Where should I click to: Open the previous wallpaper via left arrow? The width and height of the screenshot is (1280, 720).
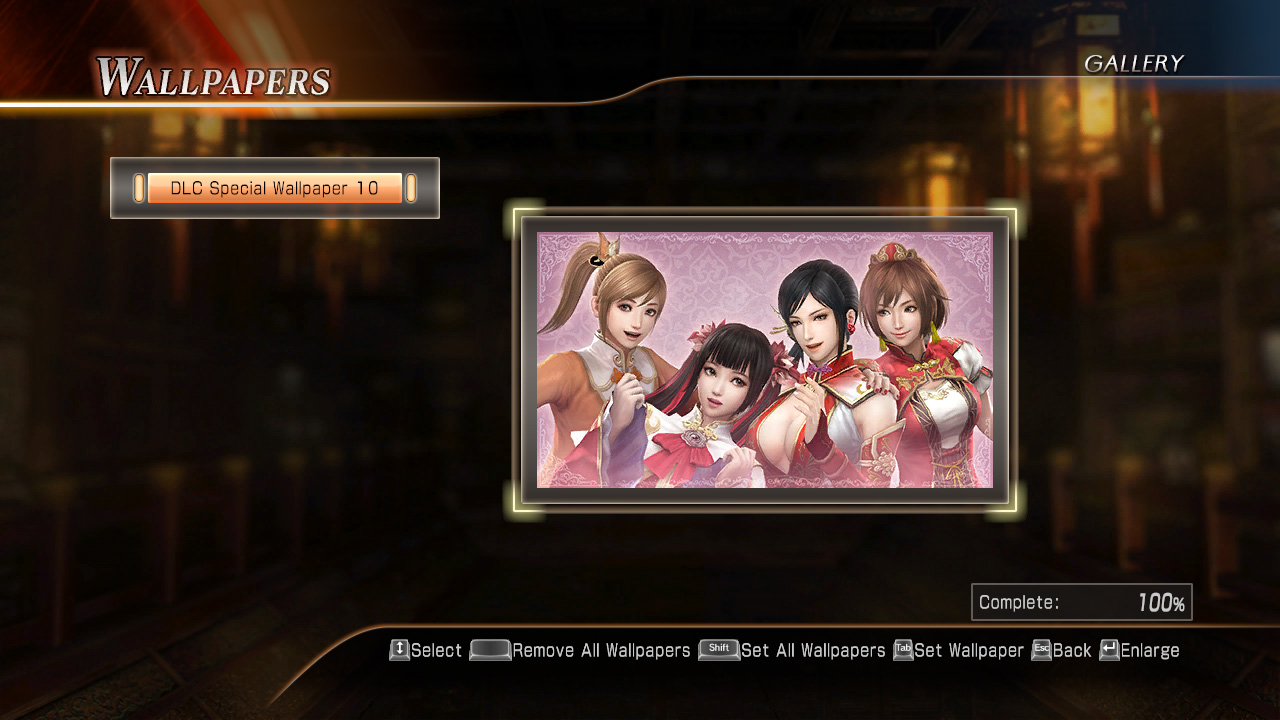pos(137,187)
